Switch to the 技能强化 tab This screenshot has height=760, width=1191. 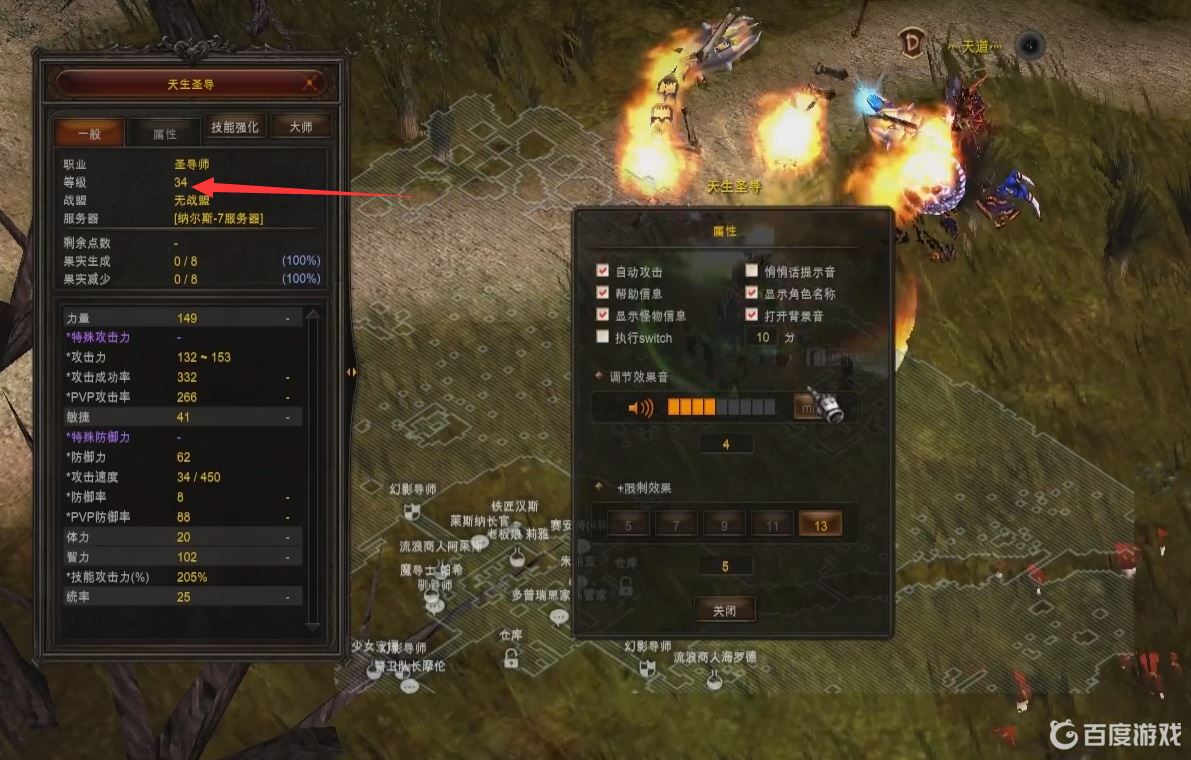235,127
